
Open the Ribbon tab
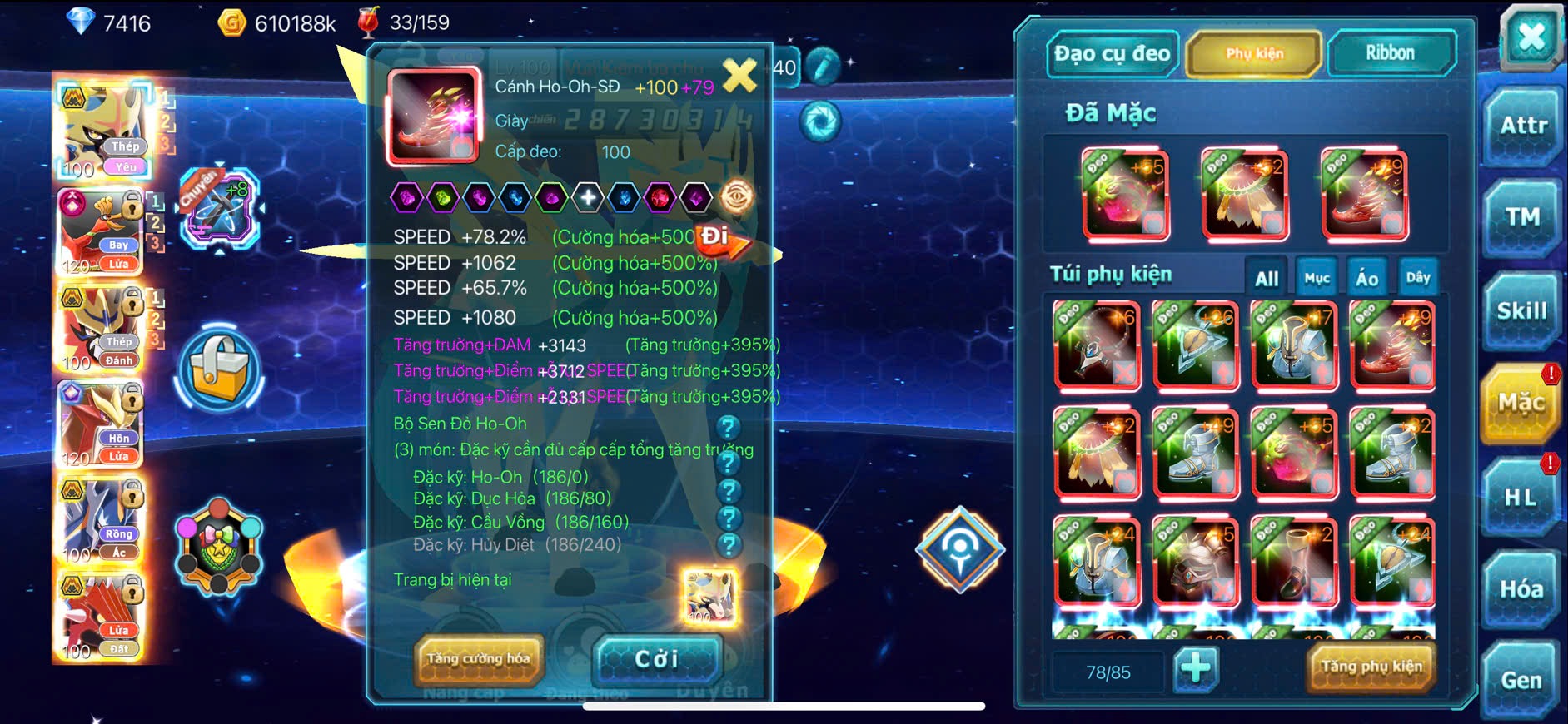pyautogui.click(x=1390, y=54)
